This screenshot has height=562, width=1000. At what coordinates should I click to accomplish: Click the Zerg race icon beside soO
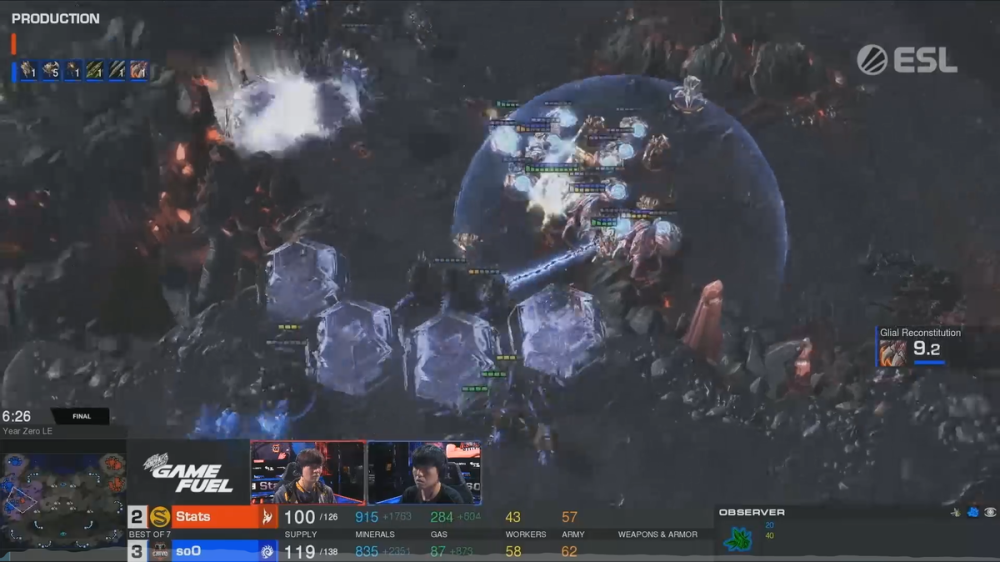tap(267, 551)
